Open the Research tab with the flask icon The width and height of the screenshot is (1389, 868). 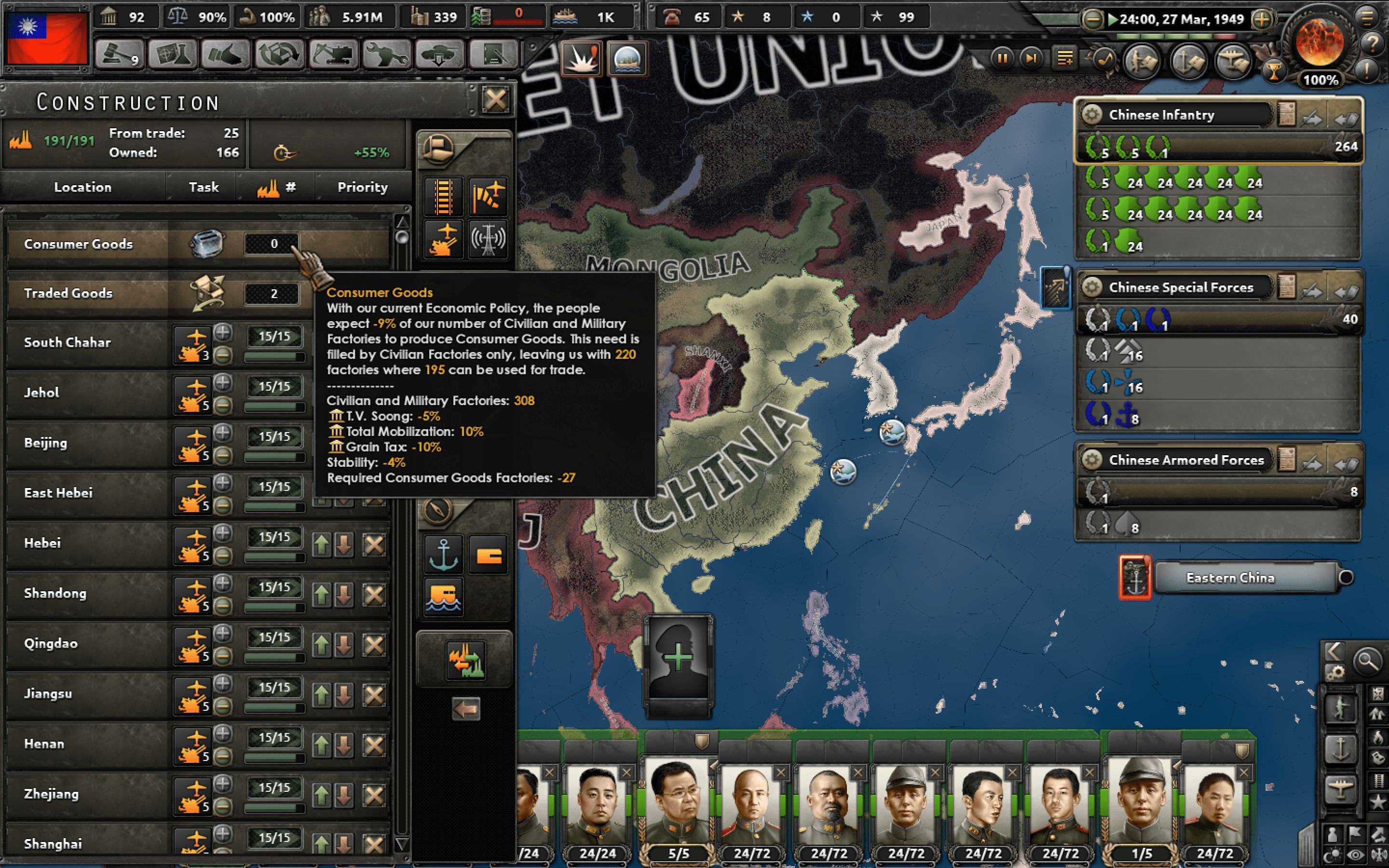(x=172, y=54)
